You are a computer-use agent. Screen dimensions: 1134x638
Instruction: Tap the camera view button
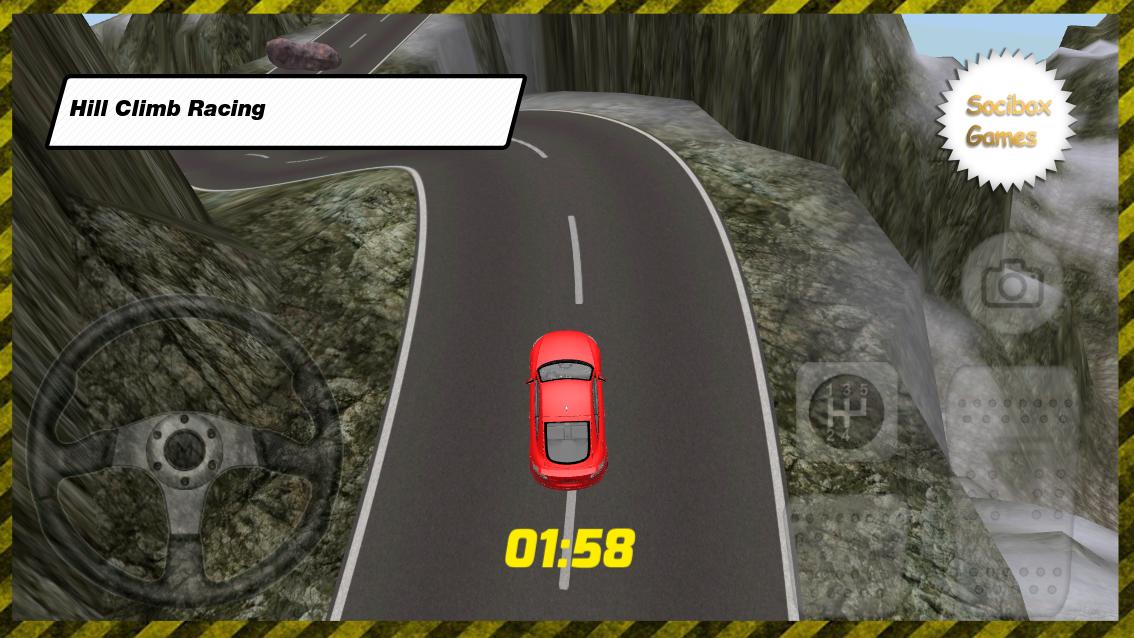coord(1012,286)
